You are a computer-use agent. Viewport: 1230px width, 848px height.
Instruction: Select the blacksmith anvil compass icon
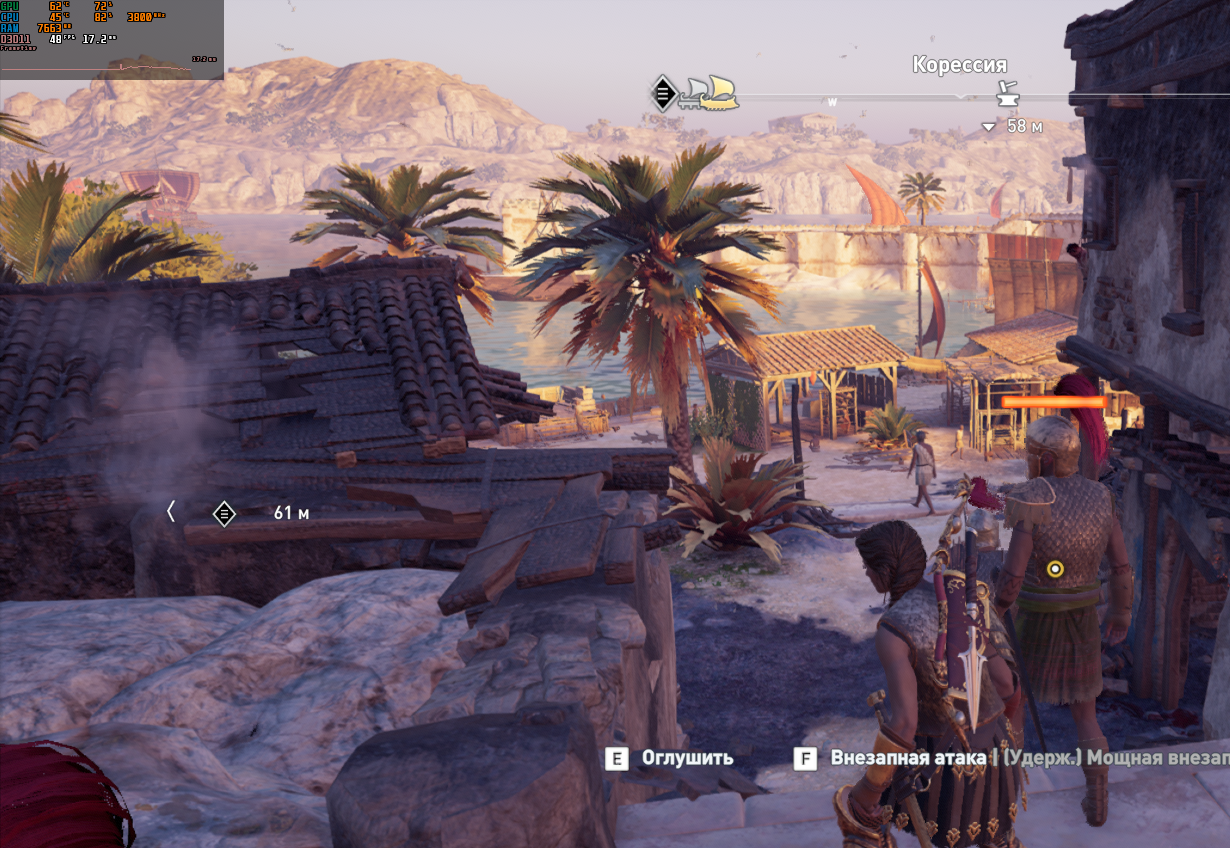(x=1006, y=95)
